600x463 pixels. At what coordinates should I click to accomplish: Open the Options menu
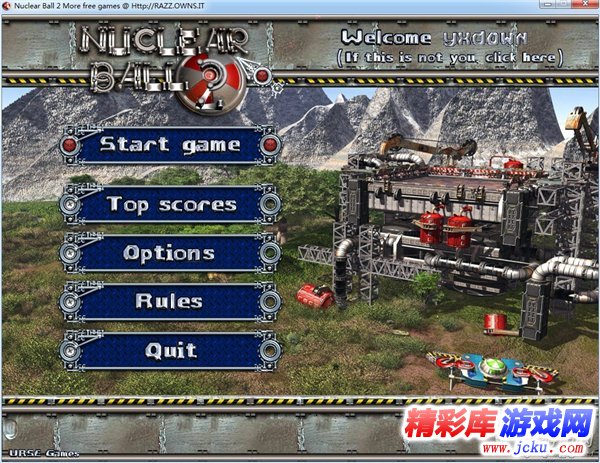(x=169, y=253)
